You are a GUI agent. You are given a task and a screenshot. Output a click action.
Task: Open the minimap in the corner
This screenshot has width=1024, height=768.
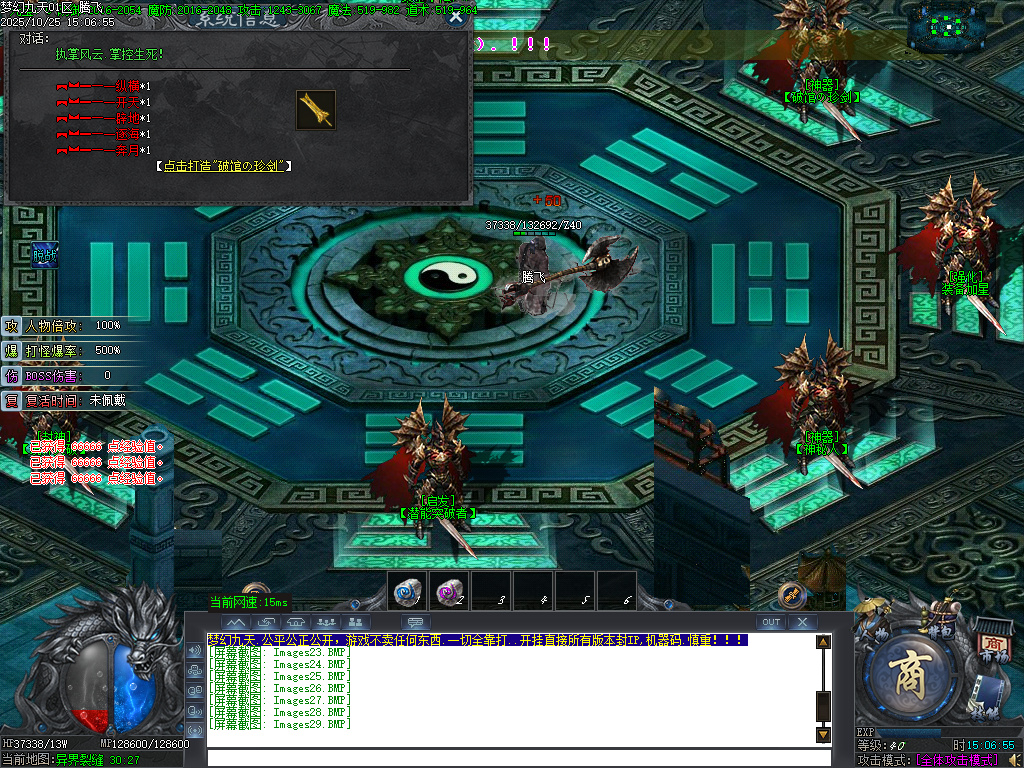(961, 28)
